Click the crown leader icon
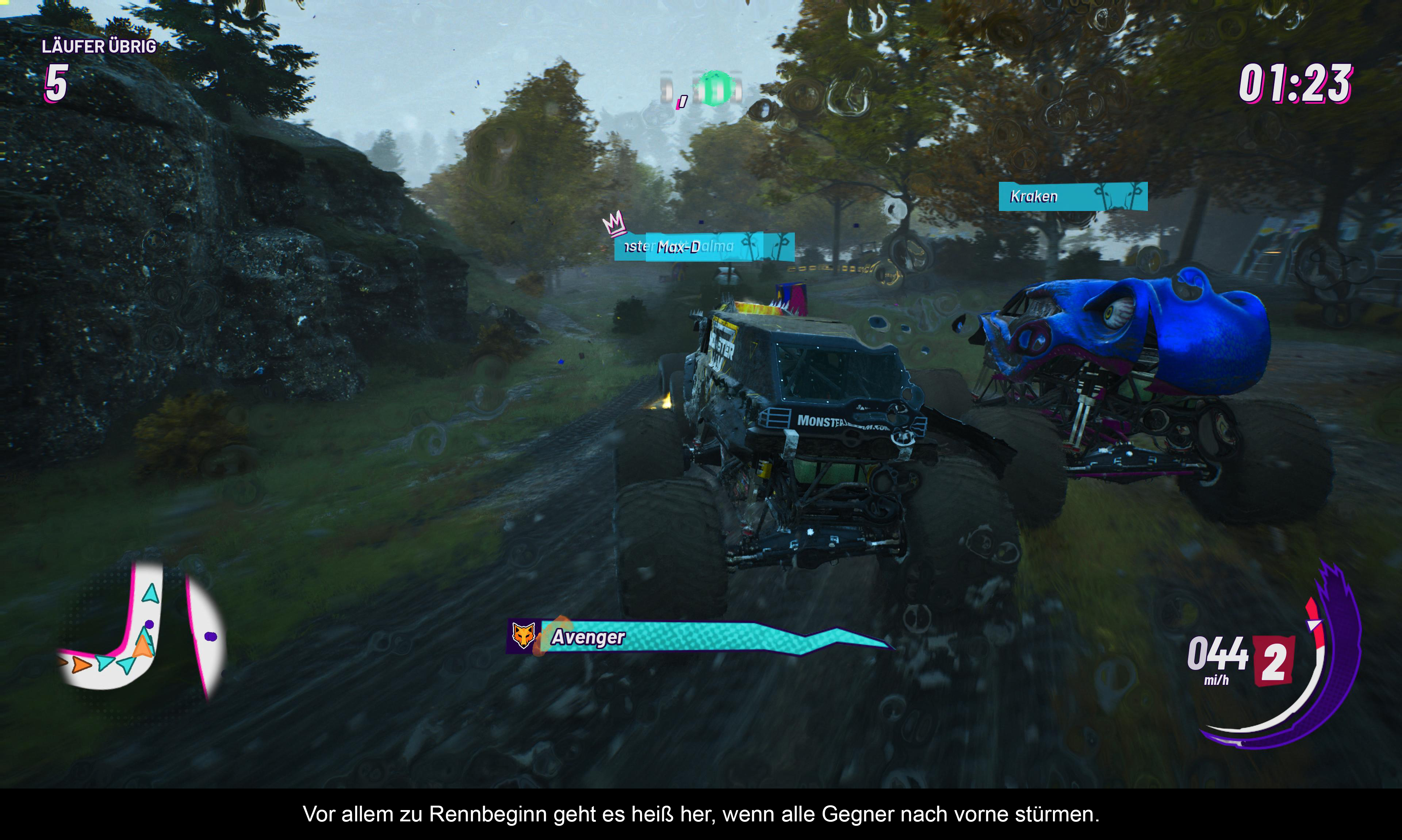Image resolution: width=1402 pixels, height=840 pixels. [x=613, y=222]
